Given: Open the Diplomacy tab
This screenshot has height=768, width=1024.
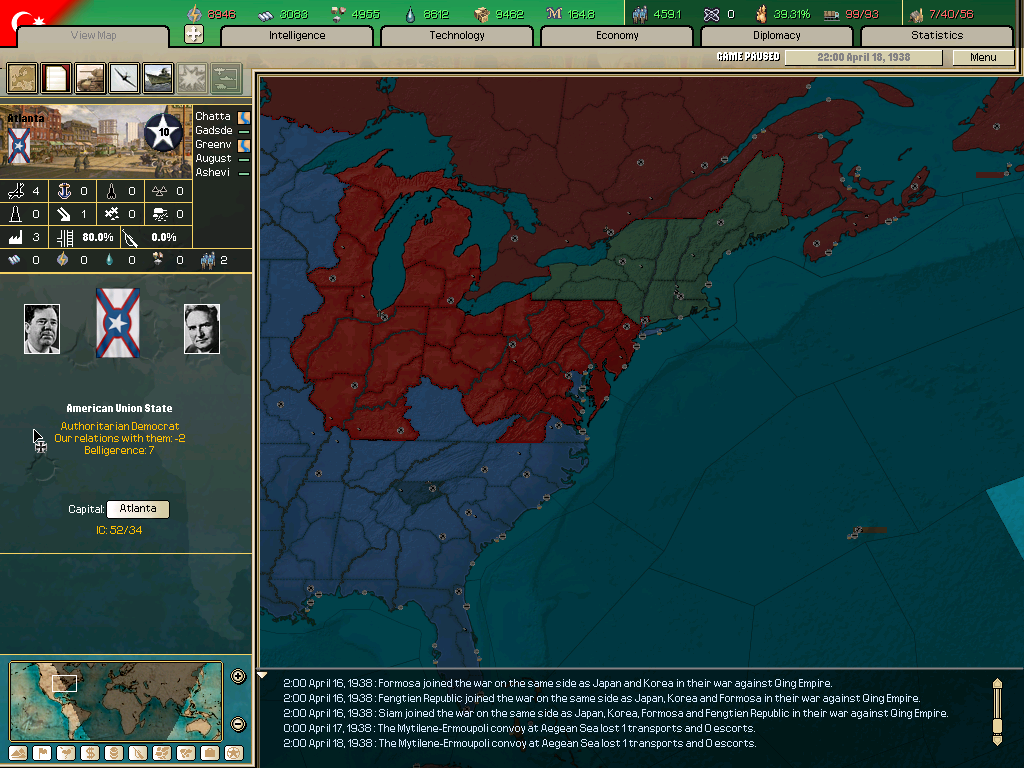Looking at the screenshot, I should (777, 36).
